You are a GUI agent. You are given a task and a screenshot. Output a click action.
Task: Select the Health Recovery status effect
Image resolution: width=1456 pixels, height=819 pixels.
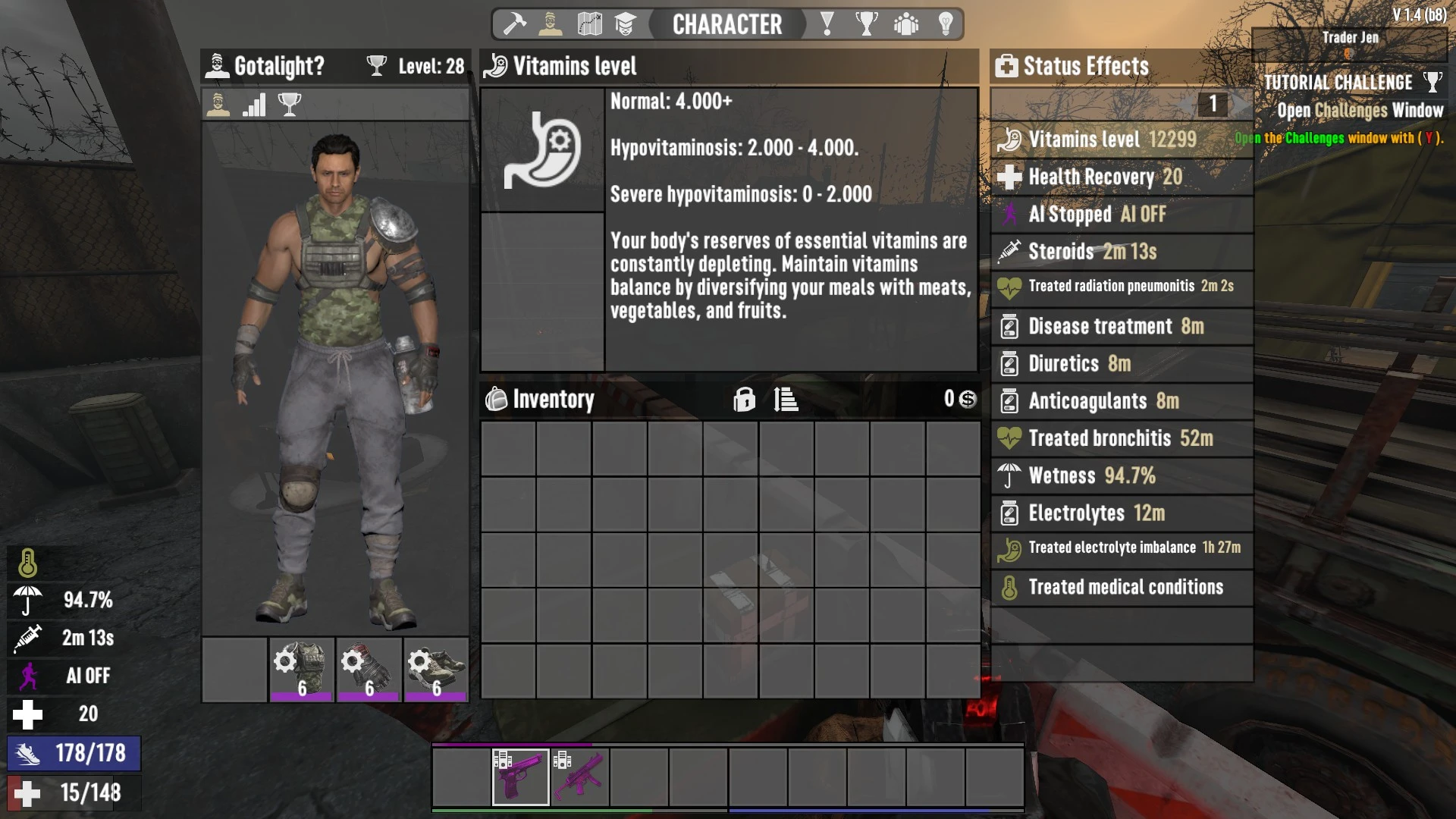(1121, 177)
